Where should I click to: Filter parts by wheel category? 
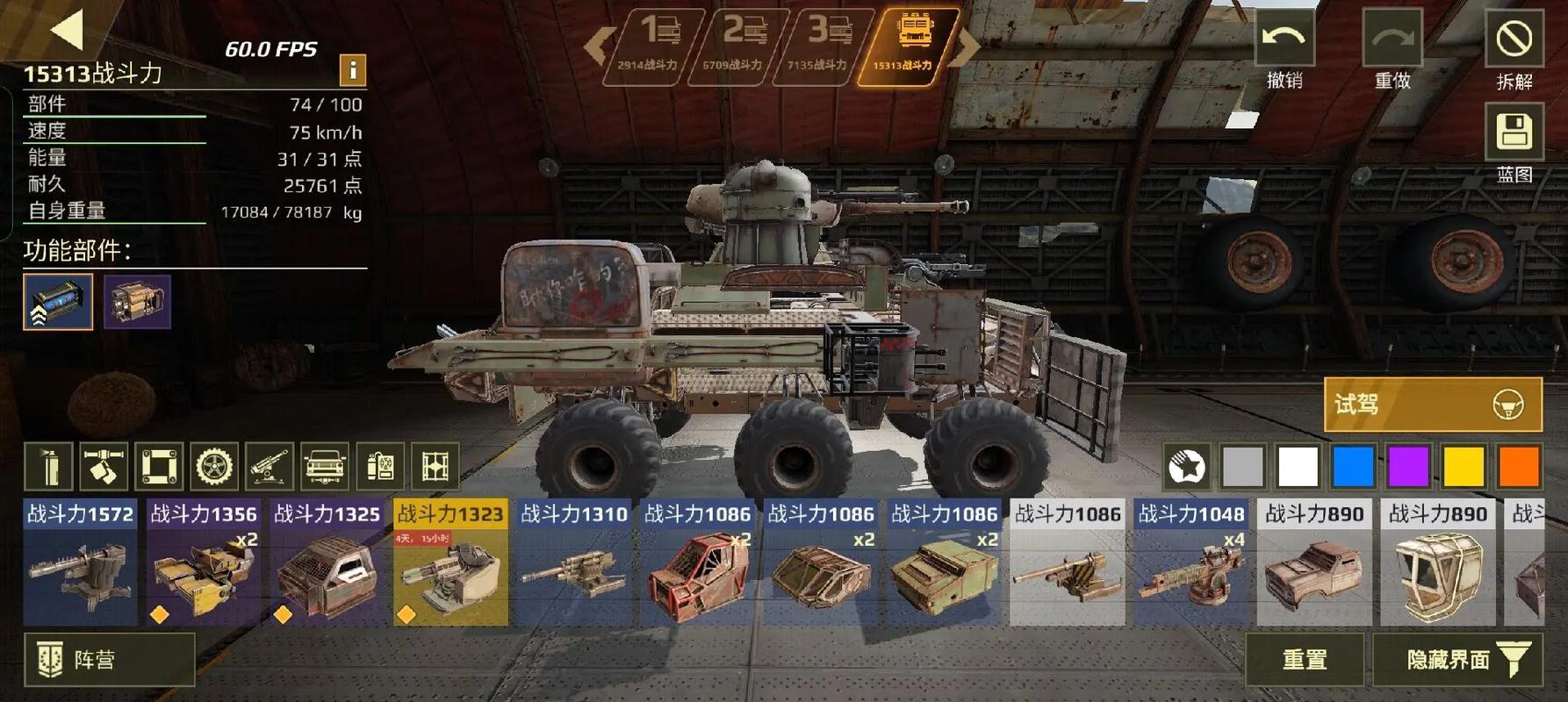214,466
